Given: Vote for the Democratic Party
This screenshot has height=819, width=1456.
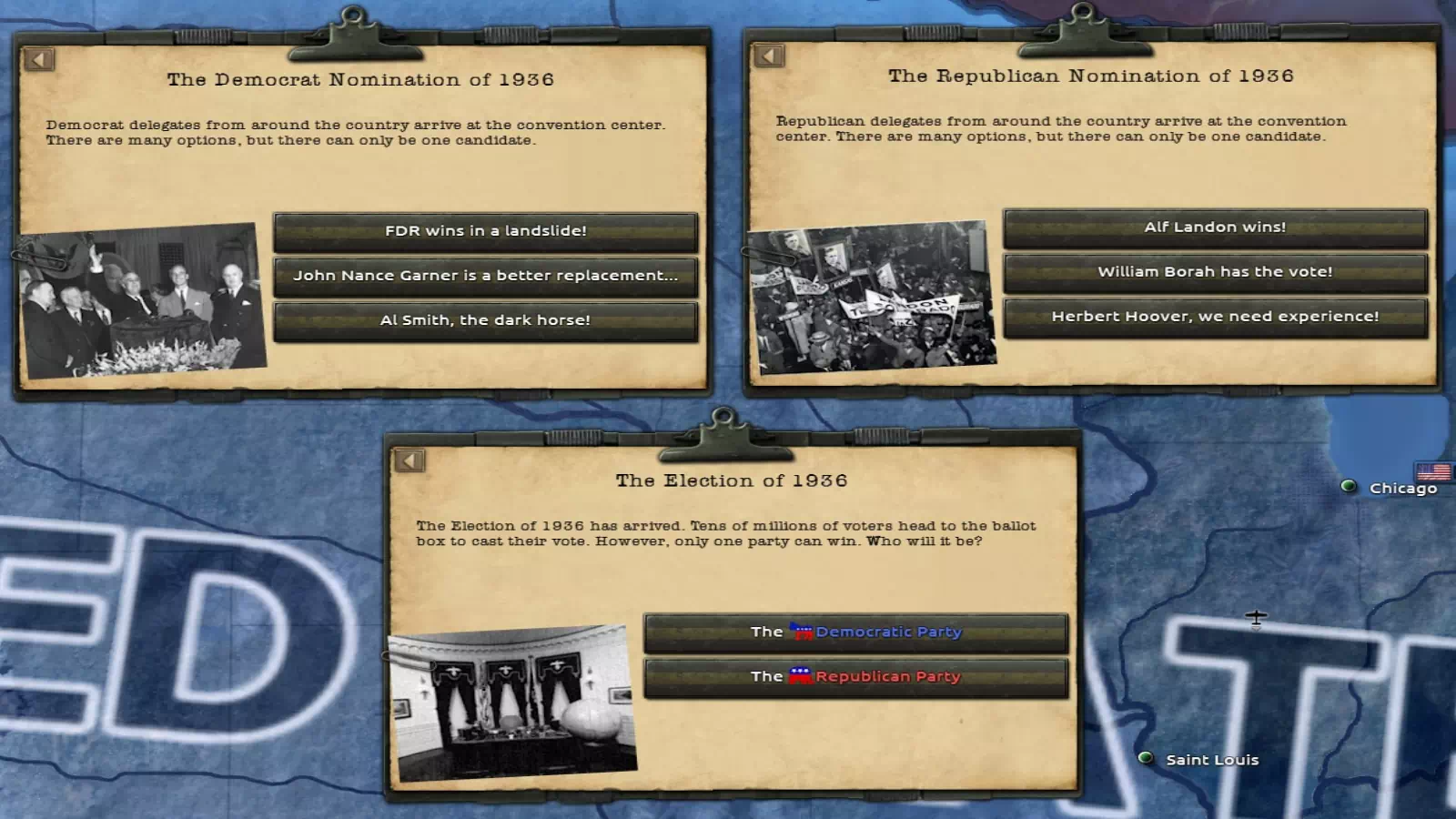Looking at the screenshot, I should [x=855, y=632].
